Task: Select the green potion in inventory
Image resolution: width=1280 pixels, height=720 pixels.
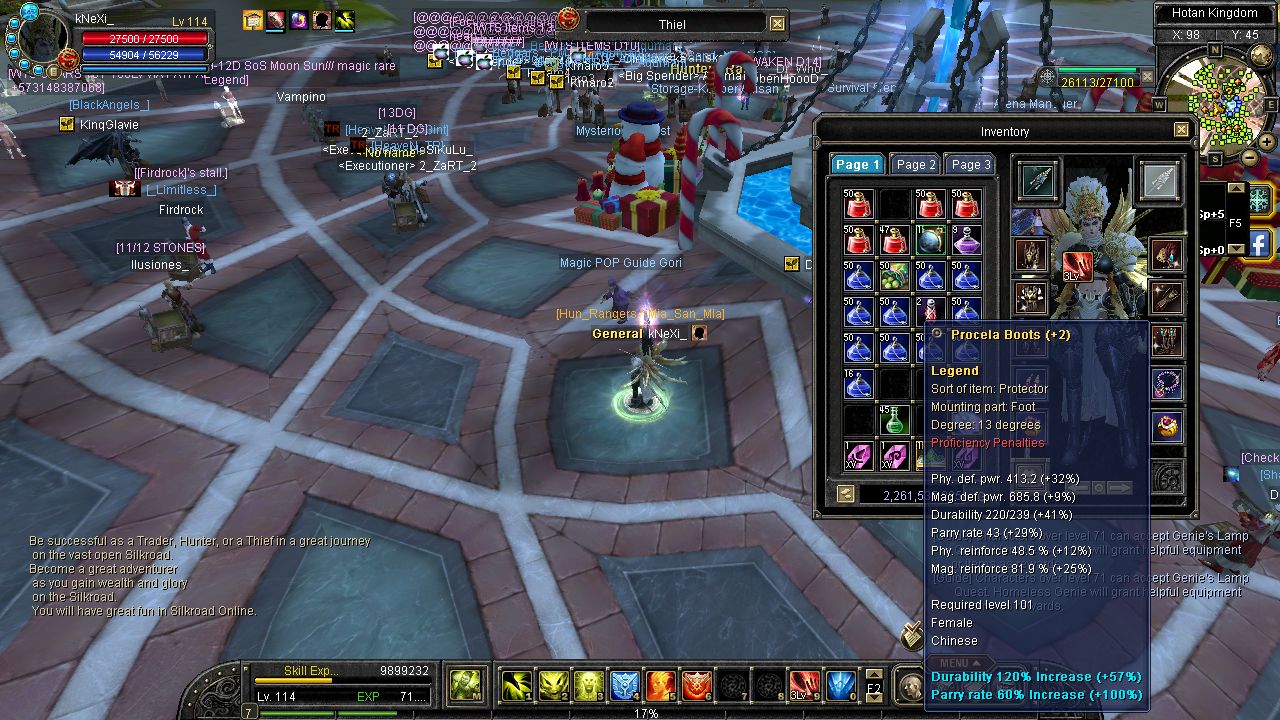Action: pos(894,420)
